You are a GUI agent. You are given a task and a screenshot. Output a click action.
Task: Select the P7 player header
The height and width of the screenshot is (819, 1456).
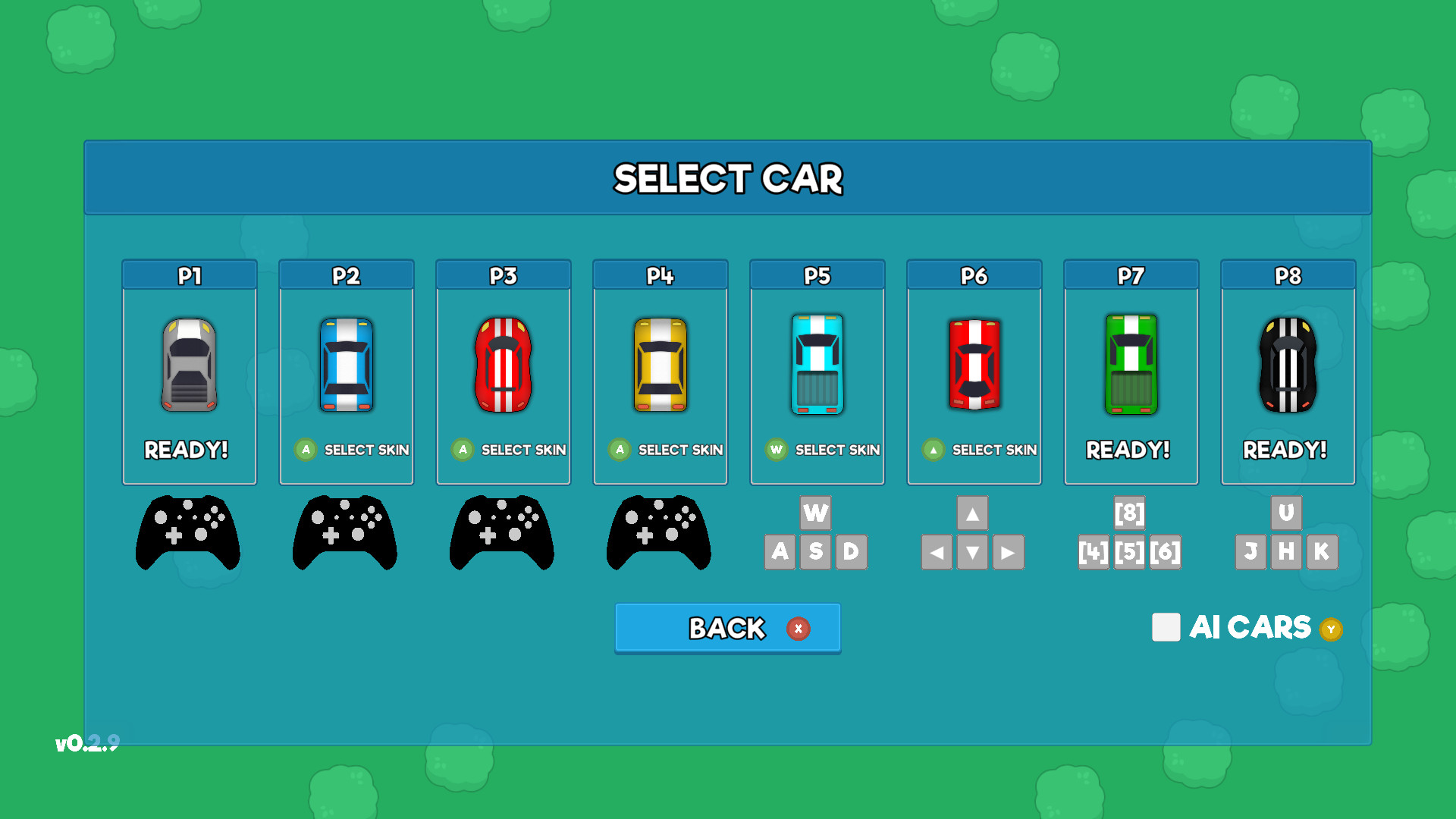point(1131,275)
